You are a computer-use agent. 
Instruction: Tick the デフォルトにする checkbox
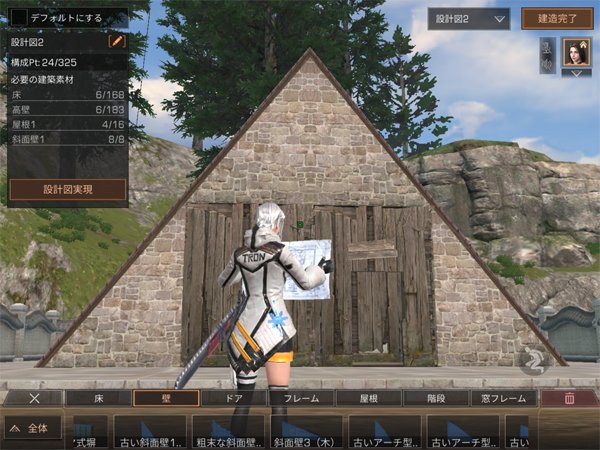coord(19,18)
